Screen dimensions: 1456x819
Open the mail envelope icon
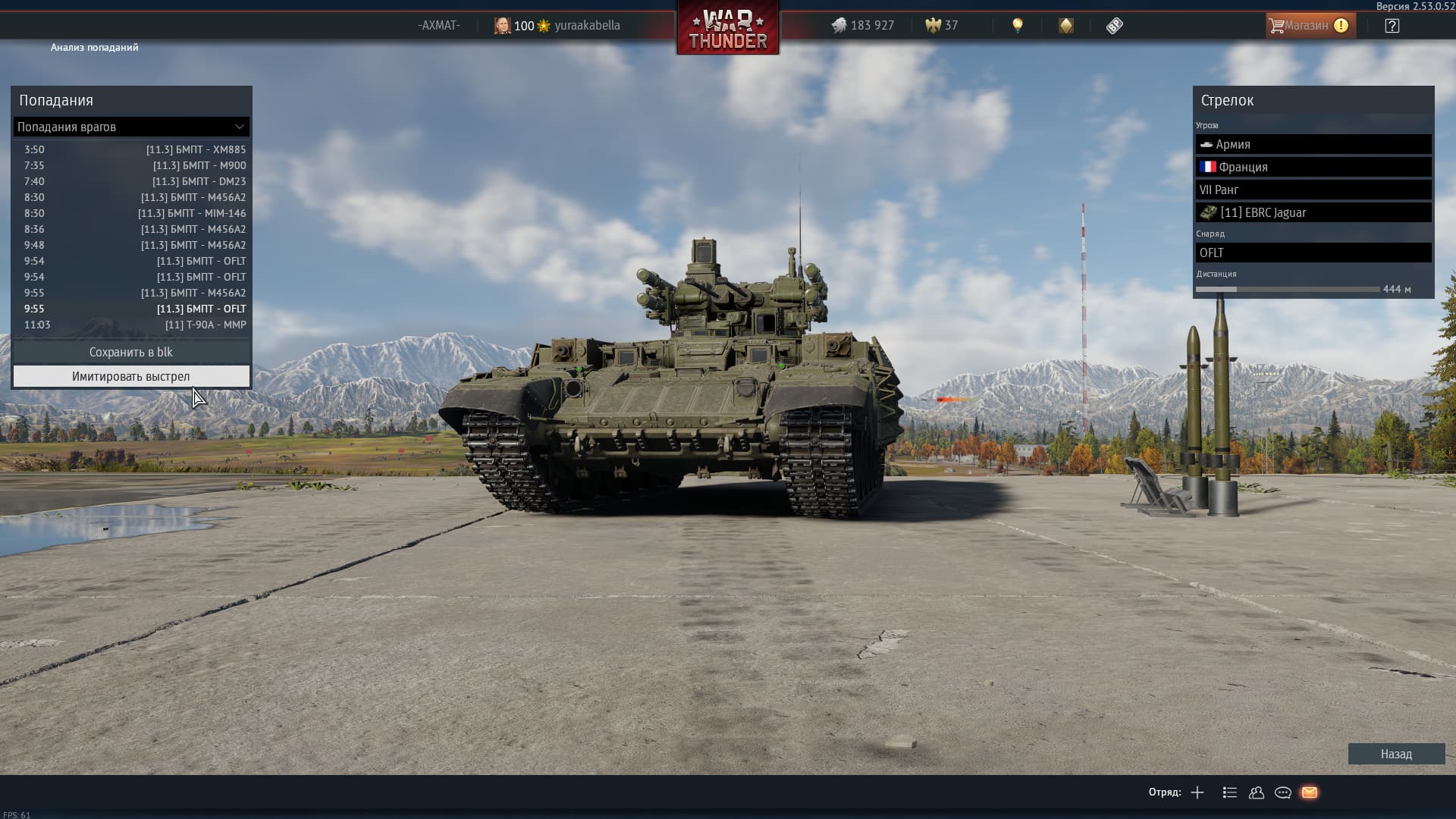click(1309, 792)
